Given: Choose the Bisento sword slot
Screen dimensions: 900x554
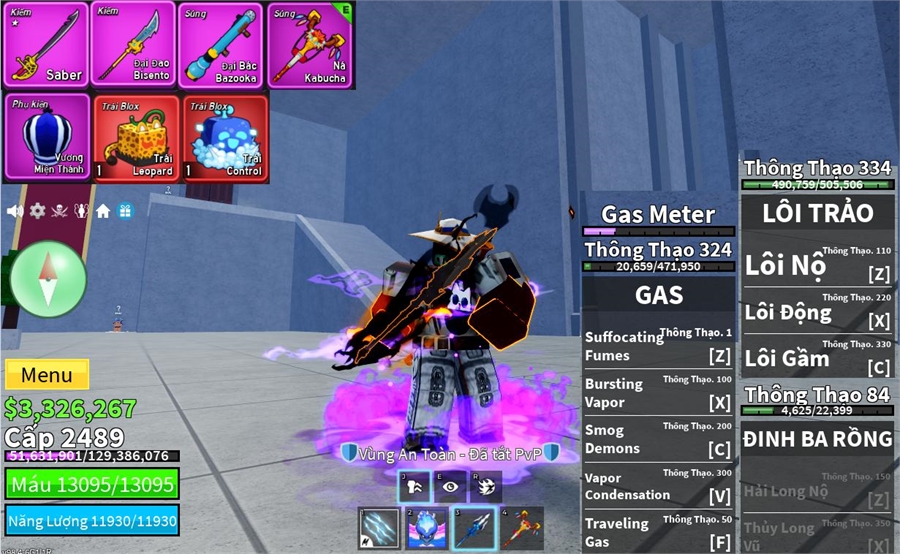Looking at the screenshot, I should (x=133, y=44).
